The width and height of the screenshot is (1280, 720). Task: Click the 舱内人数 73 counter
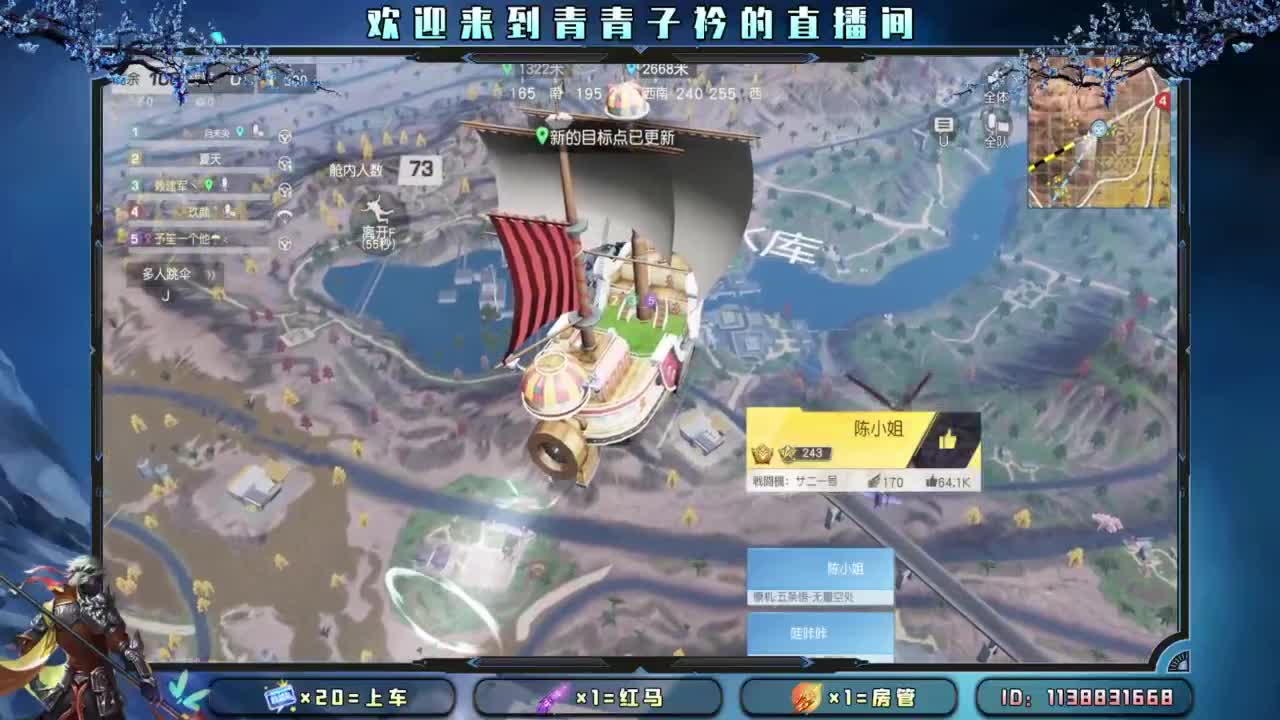[x=420, y=169]
